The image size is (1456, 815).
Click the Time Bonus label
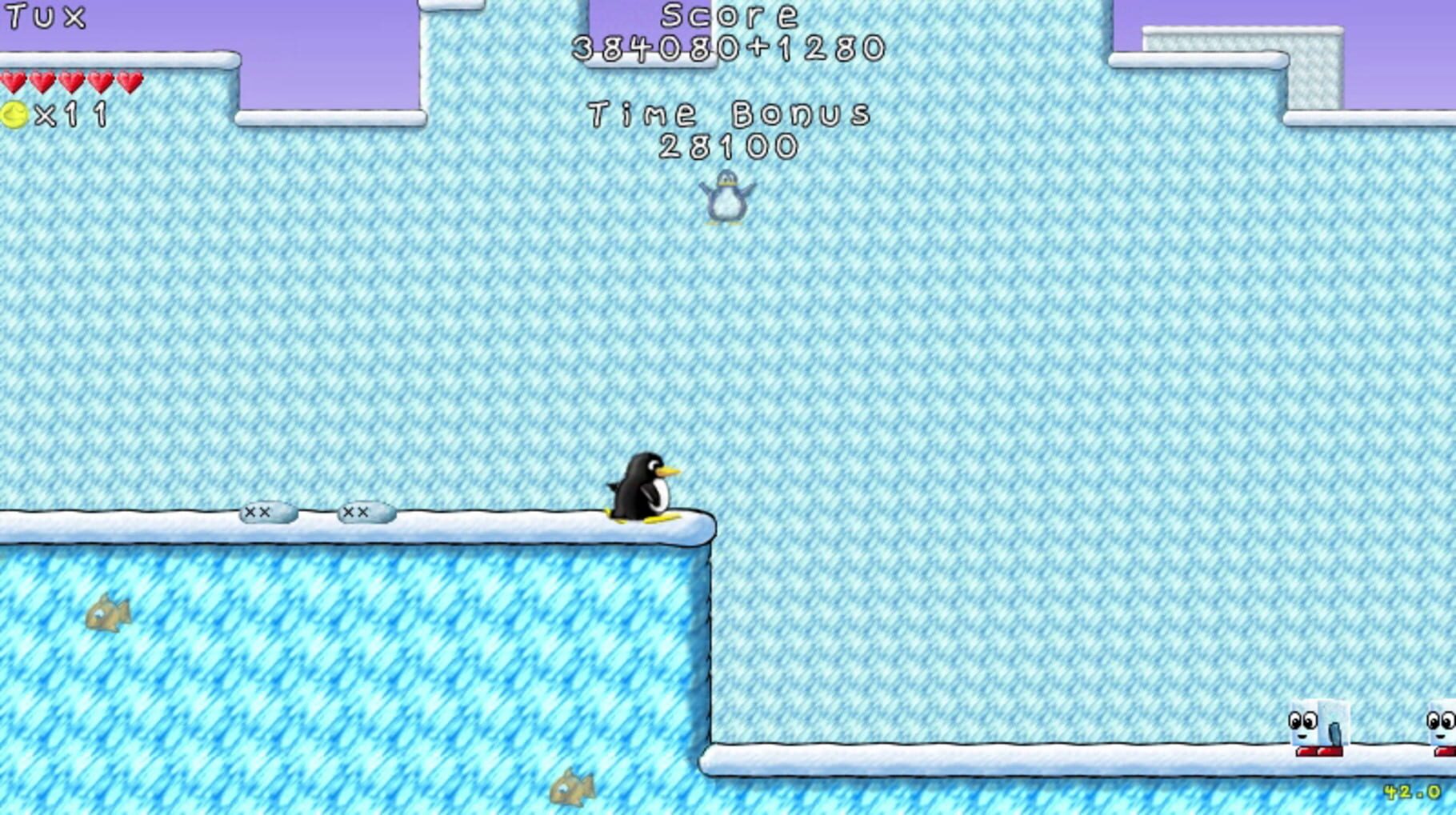click(x=730, y=112)
